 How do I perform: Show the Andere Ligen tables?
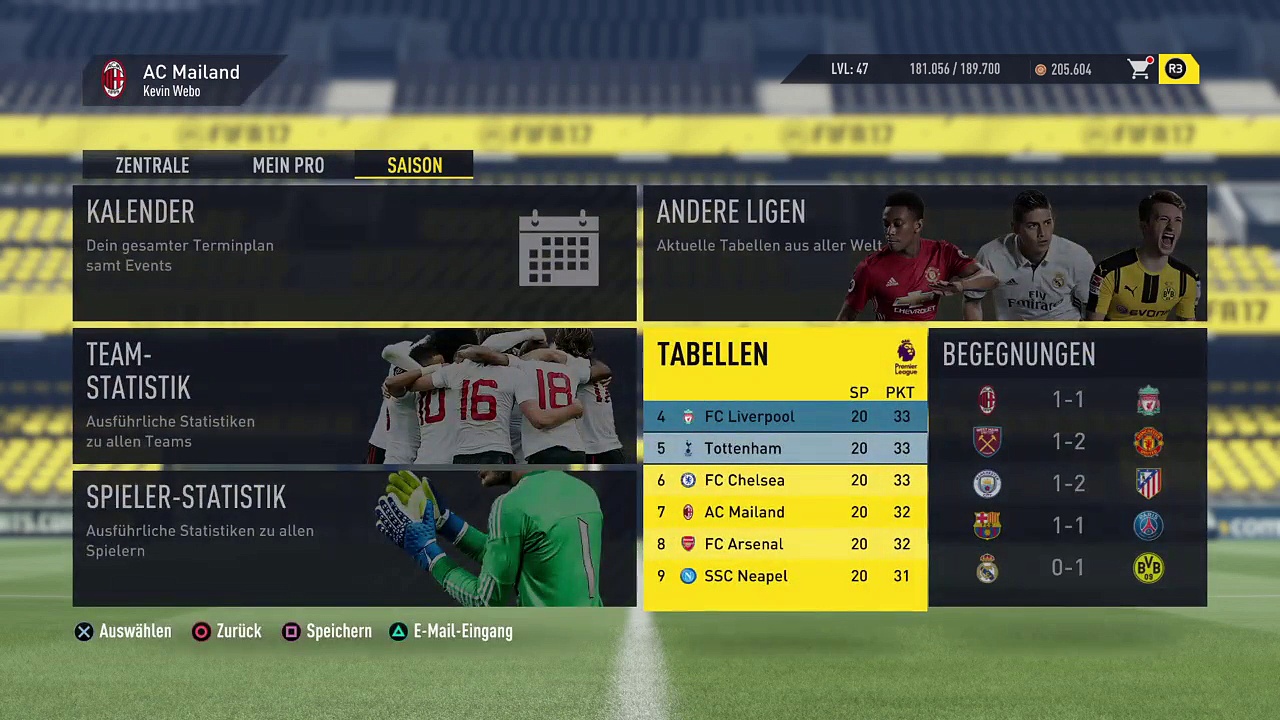924,252
